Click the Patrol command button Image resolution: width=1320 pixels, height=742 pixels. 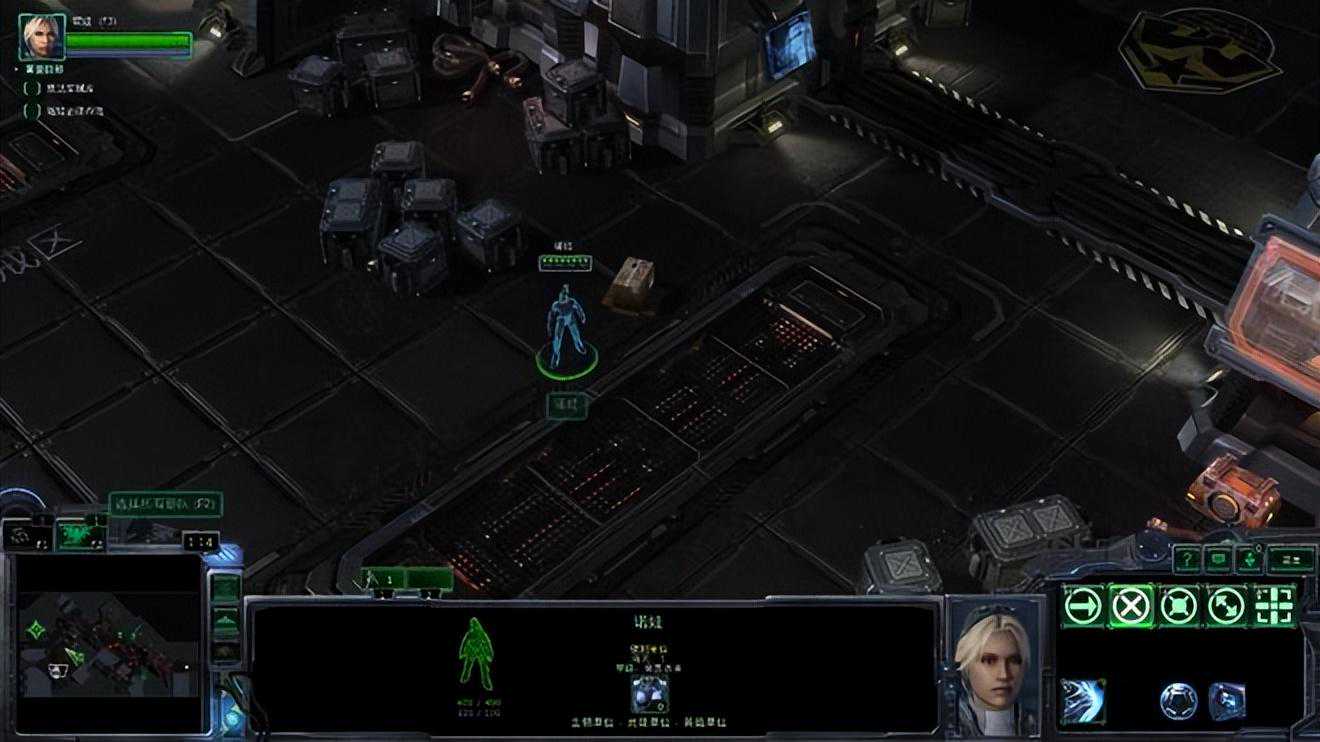(x=1227, y=605)
